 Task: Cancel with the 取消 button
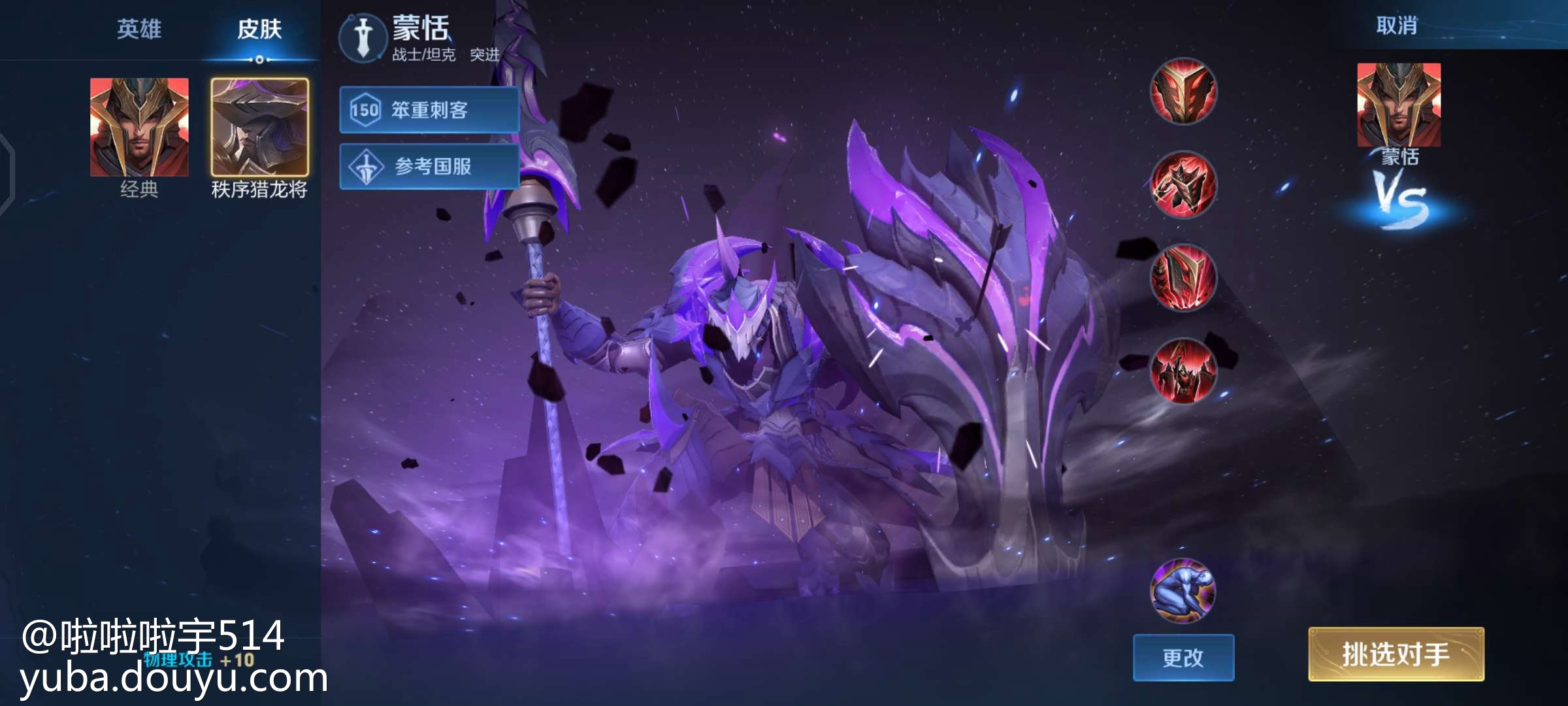point(1397,26)
